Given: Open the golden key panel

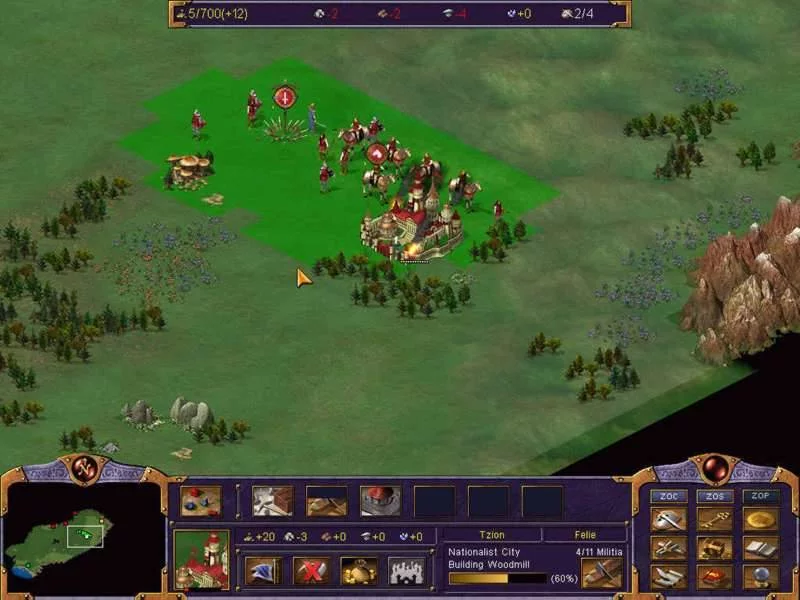Looking at the screenshot, I should (x=714, y=519).
